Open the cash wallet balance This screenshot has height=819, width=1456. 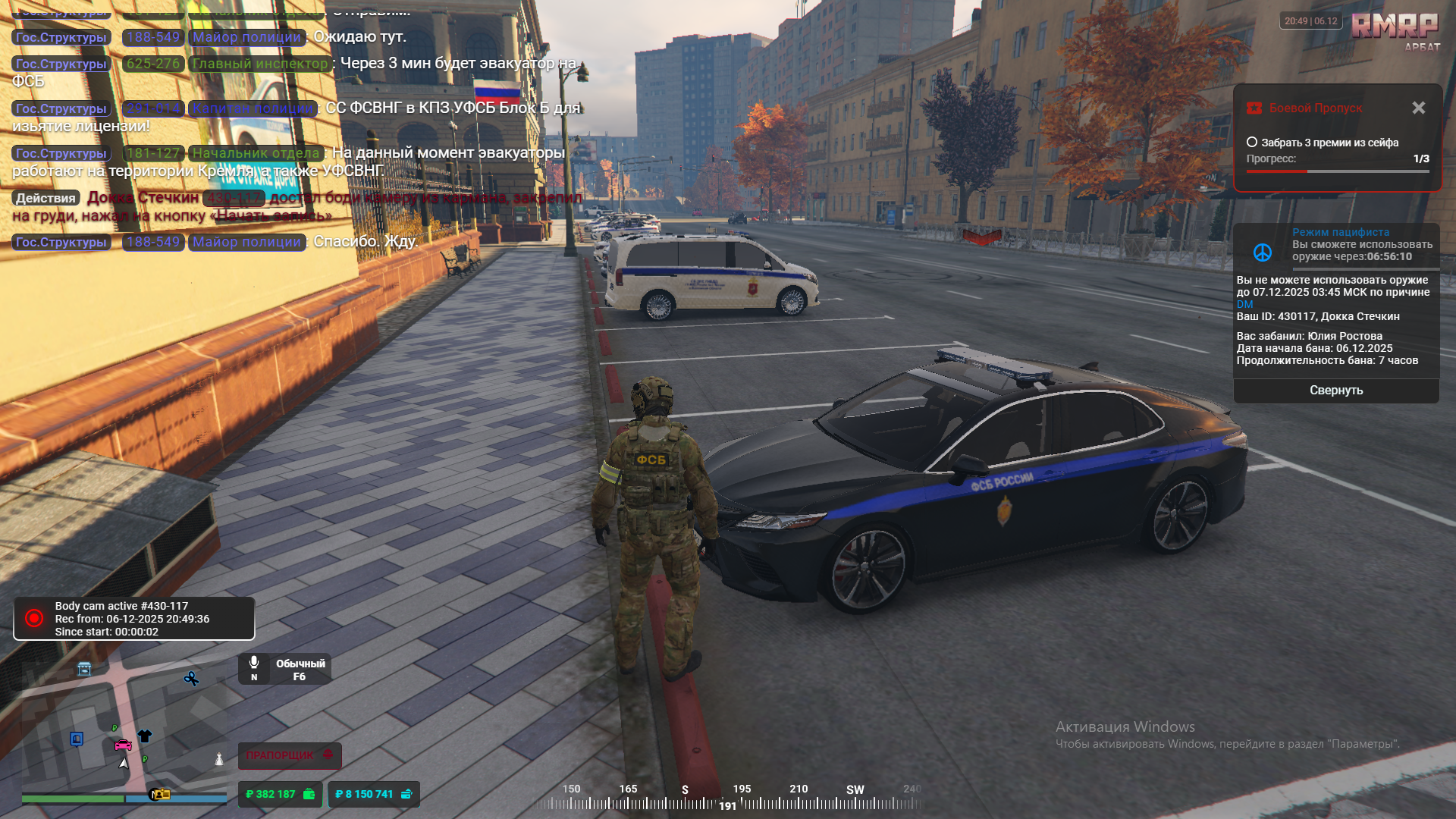click(280, 794)
